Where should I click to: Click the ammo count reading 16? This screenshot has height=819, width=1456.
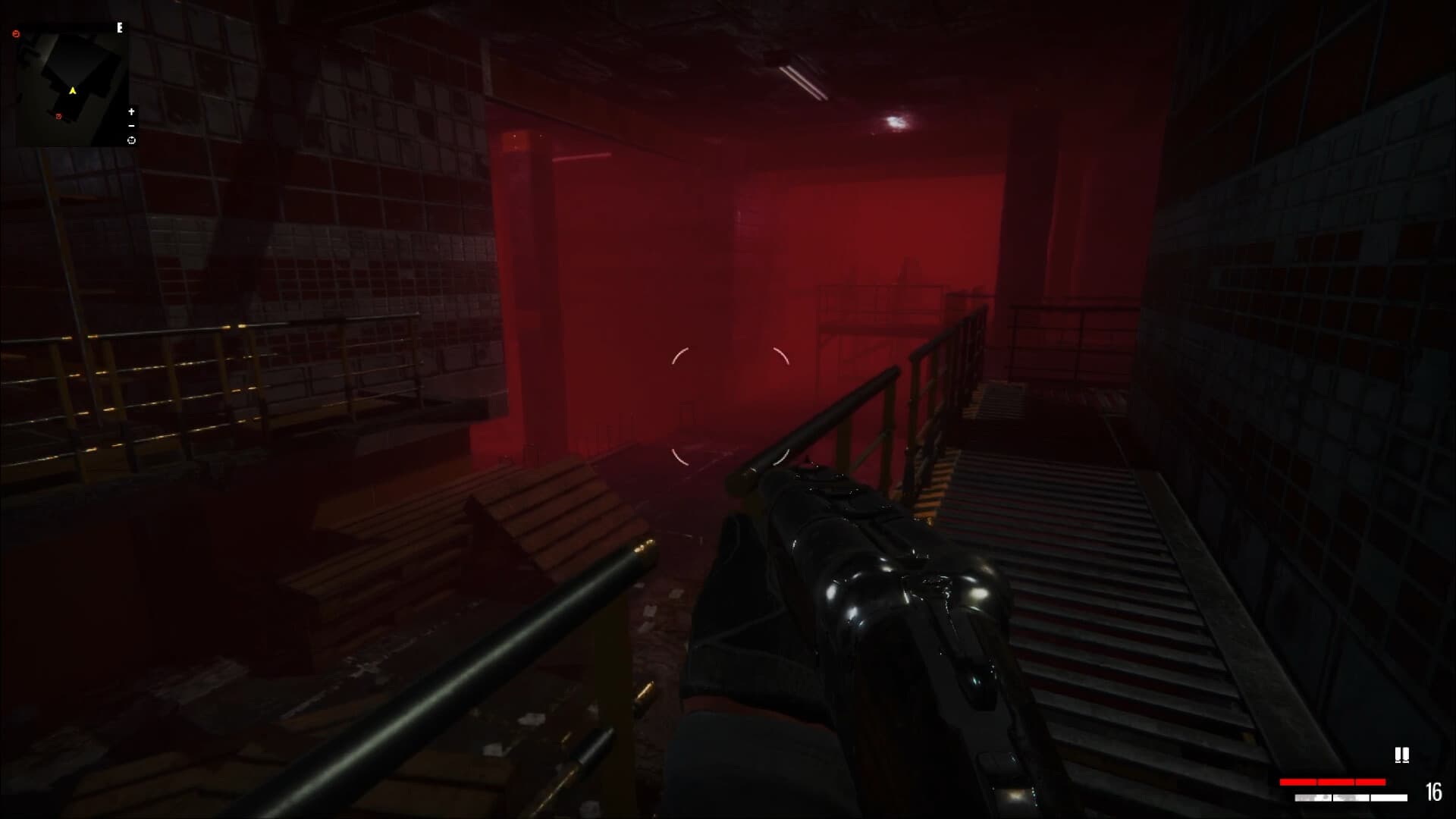1434,792
